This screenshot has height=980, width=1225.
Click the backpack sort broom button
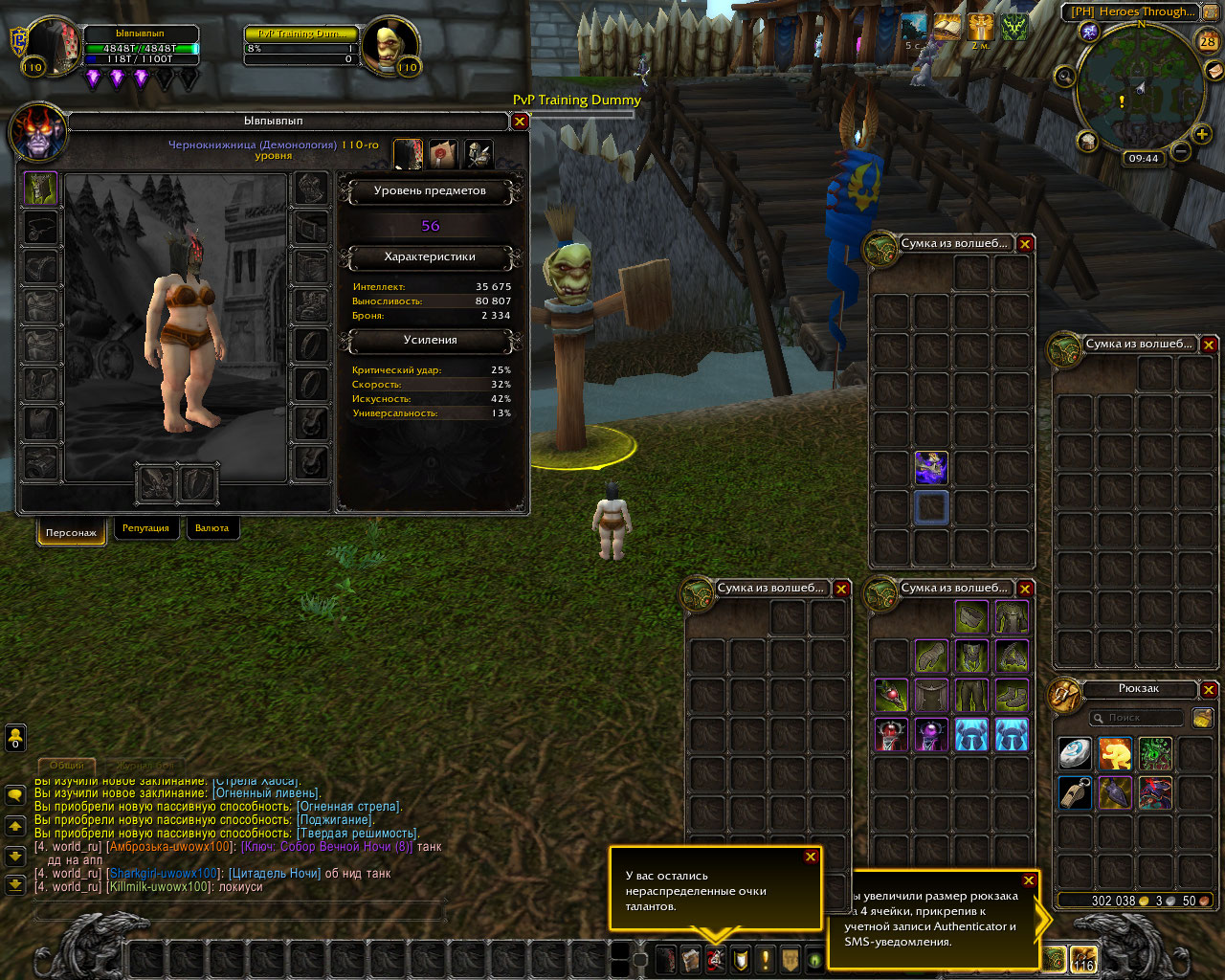1201,718
